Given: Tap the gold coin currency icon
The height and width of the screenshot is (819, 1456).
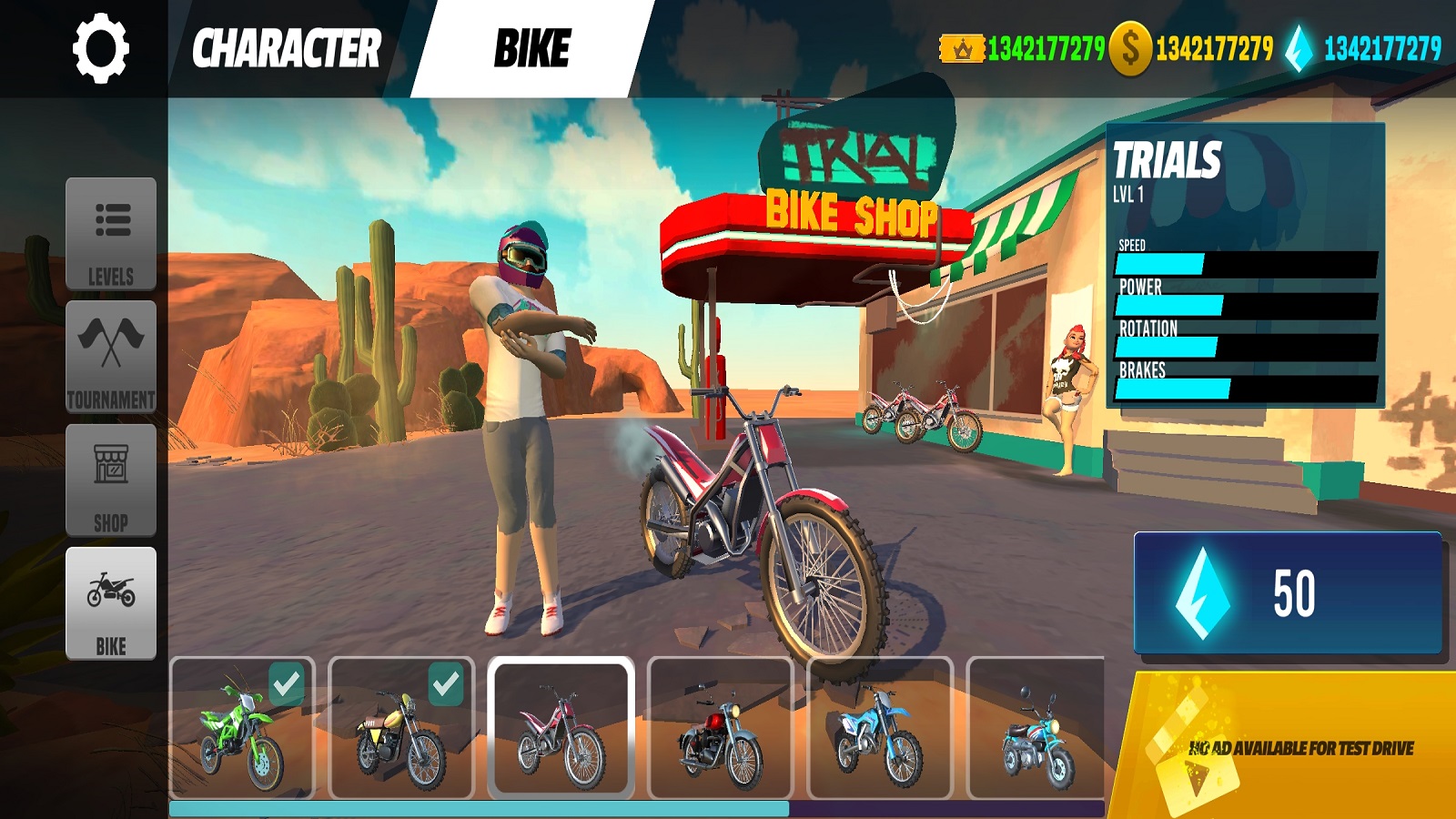Looking at the screenshot, I should tap(1130, 48).
